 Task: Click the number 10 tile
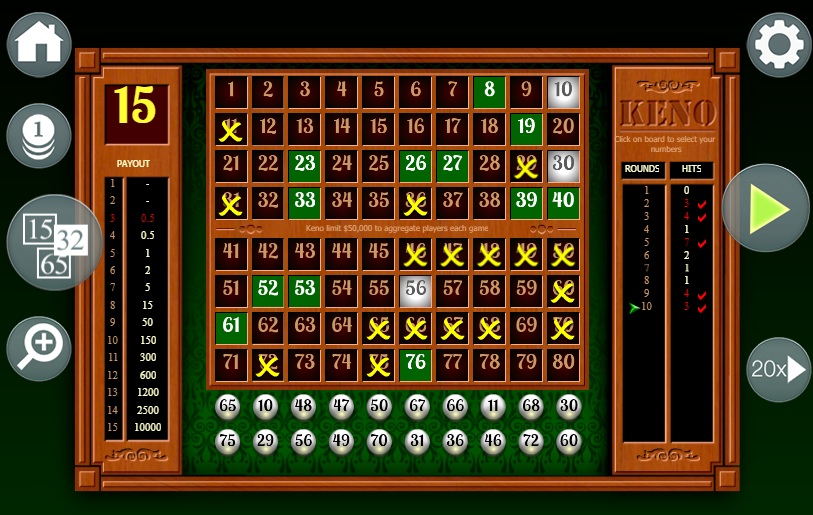pos(563,91)
